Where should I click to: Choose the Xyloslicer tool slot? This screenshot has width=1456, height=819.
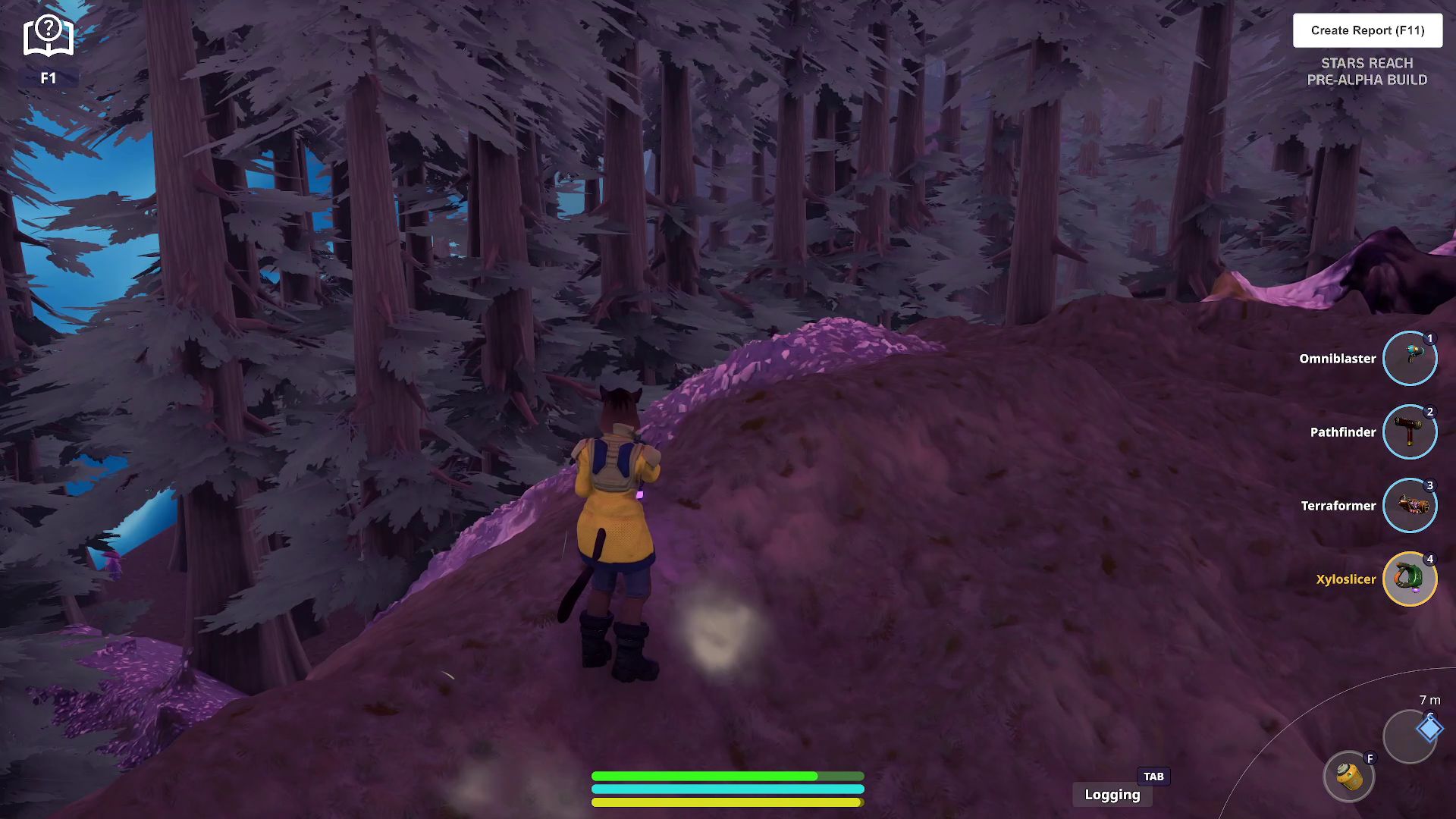coord(1409,579)
